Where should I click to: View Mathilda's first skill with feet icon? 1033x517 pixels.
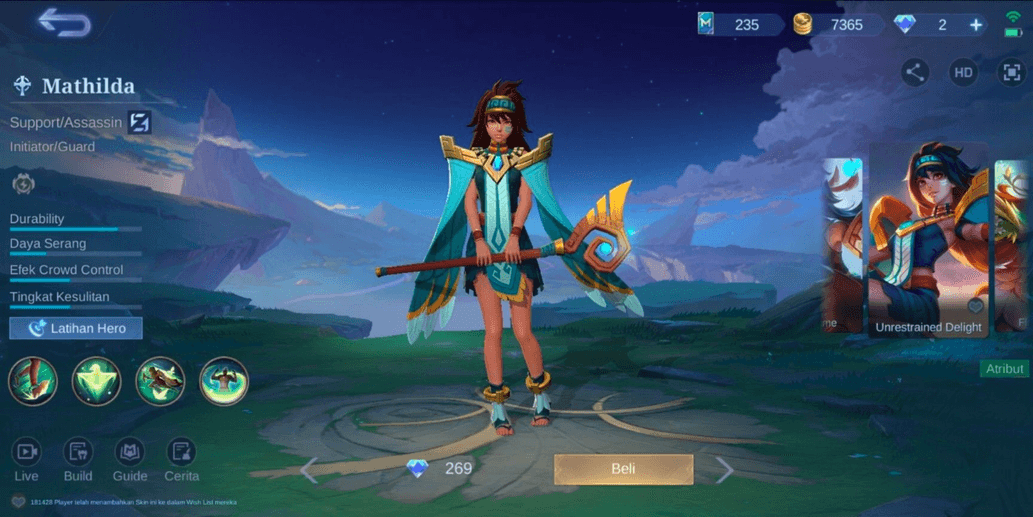click(33, 381)
